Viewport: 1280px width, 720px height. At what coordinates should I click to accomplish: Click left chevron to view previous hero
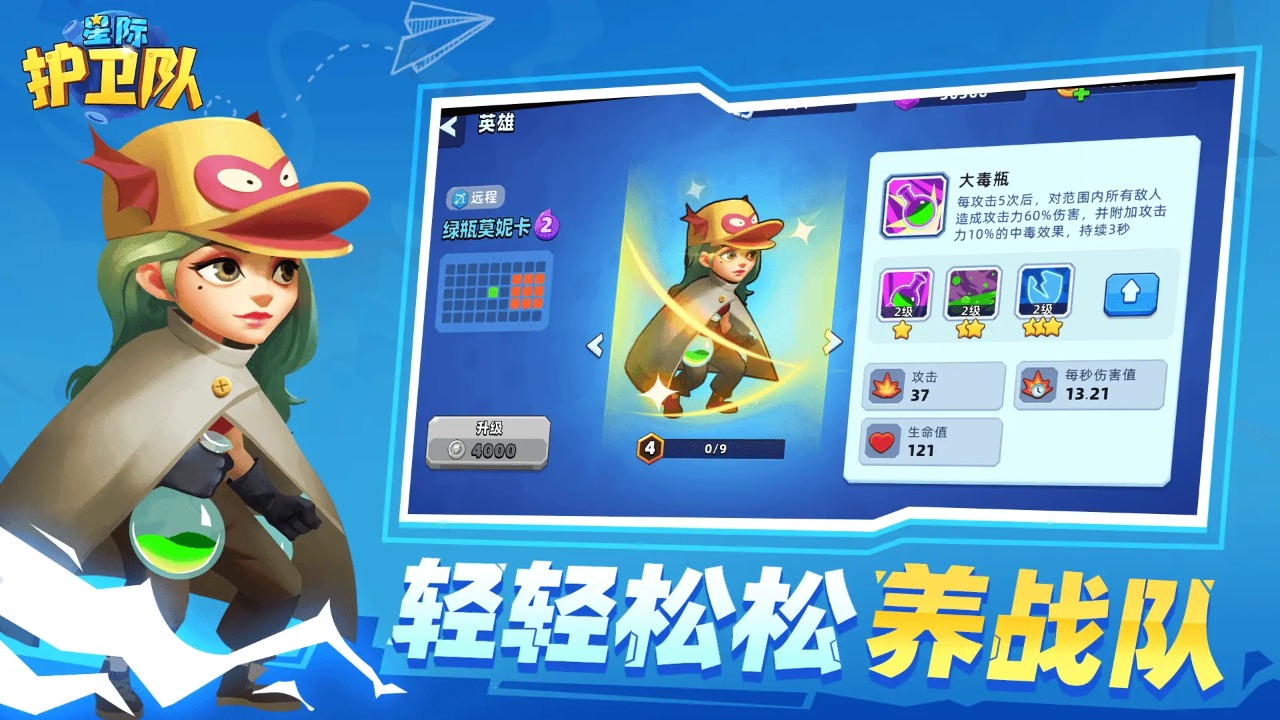[595, 343]
